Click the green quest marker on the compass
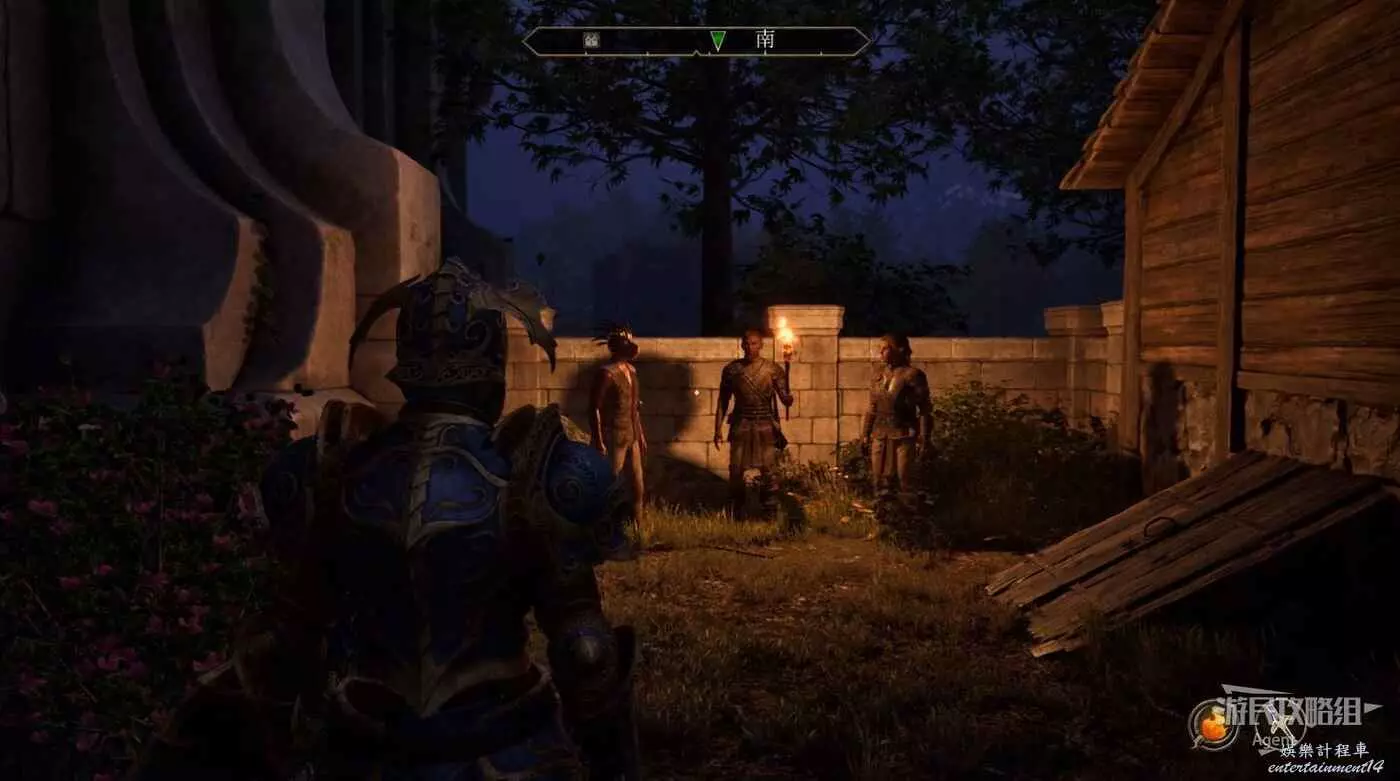 point(717,41)
